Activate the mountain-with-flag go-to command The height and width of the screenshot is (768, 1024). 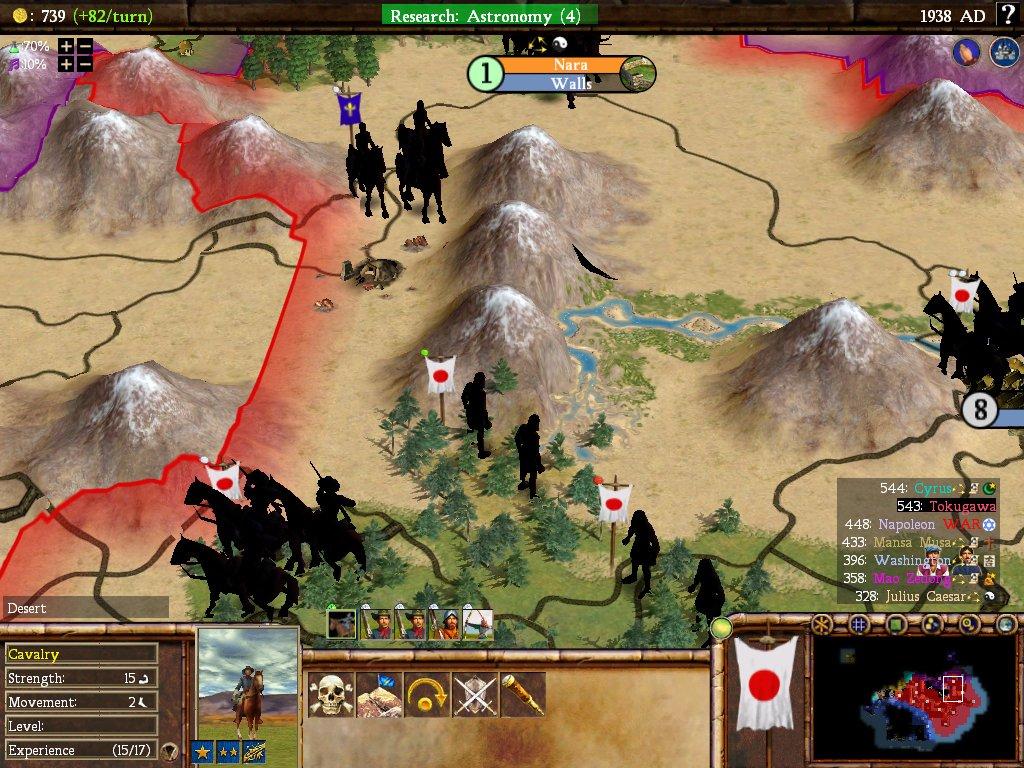[x=380, y=694]
